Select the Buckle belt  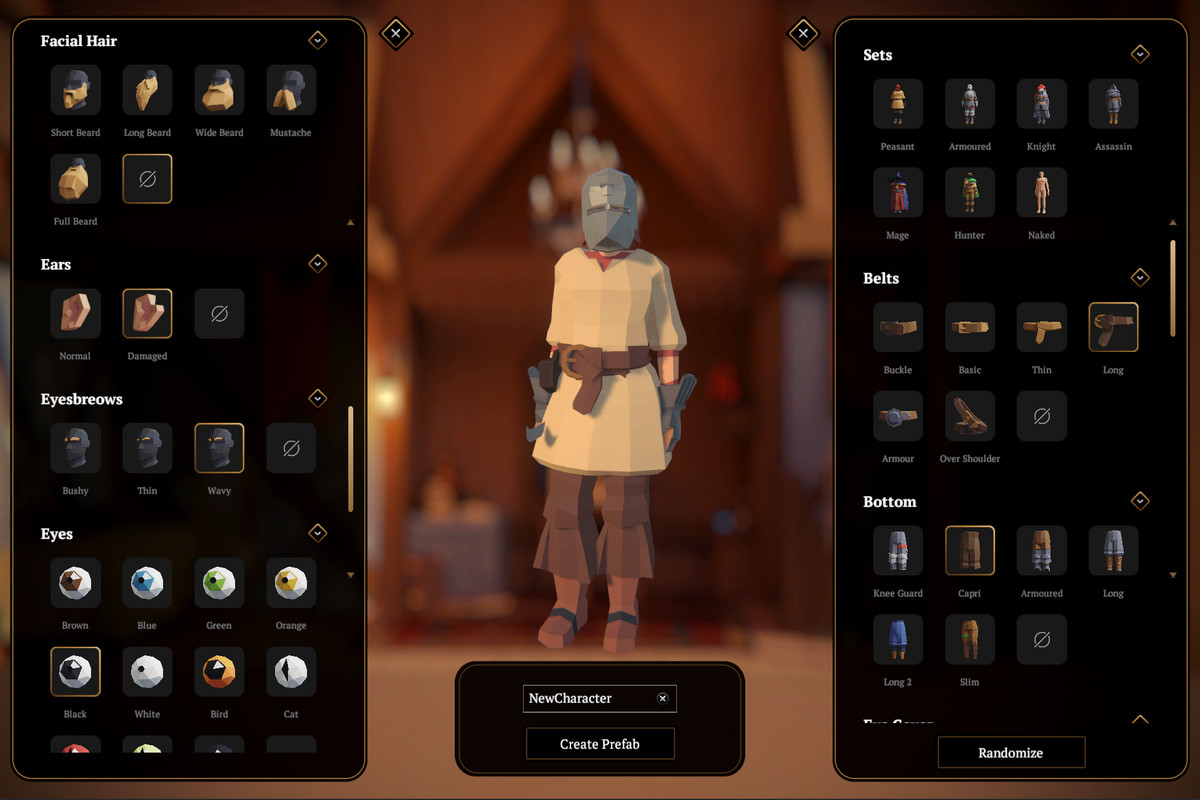897,327
